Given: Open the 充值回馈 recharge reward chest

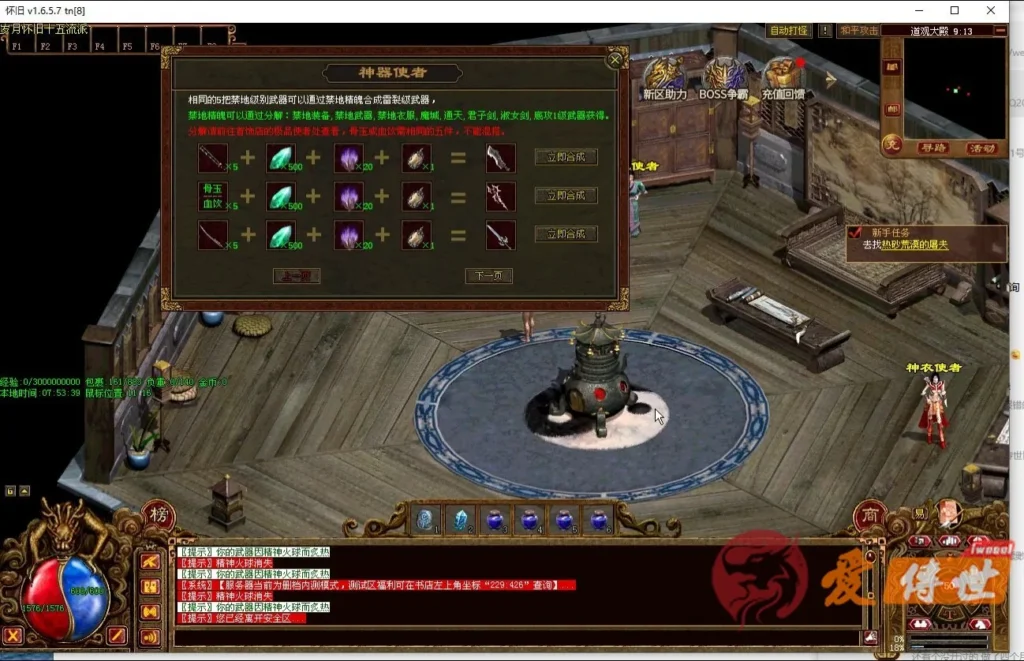Looking at the screenshot, I should (785, 78).
